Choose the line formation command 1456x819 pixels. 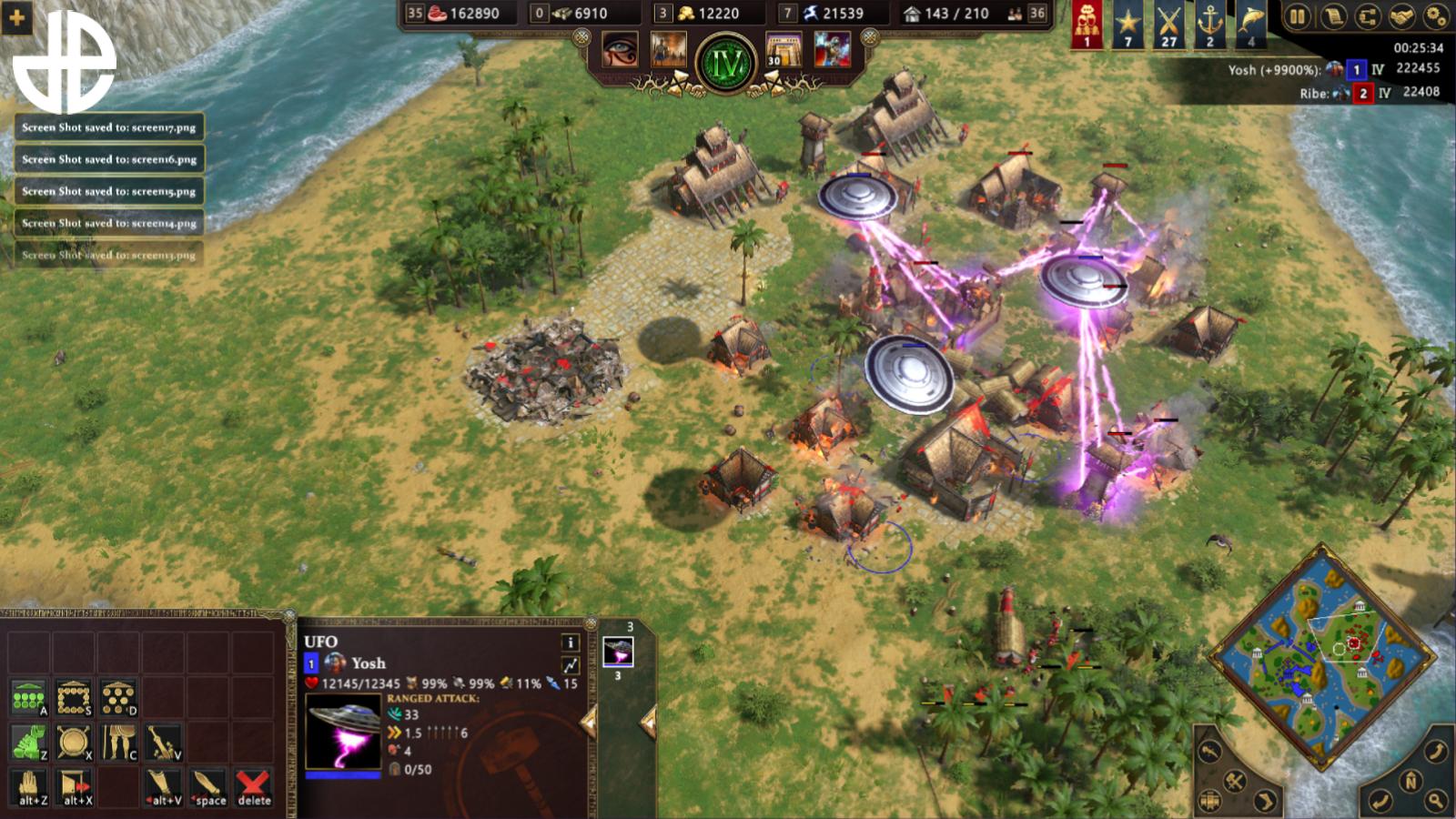pos(28,699)
